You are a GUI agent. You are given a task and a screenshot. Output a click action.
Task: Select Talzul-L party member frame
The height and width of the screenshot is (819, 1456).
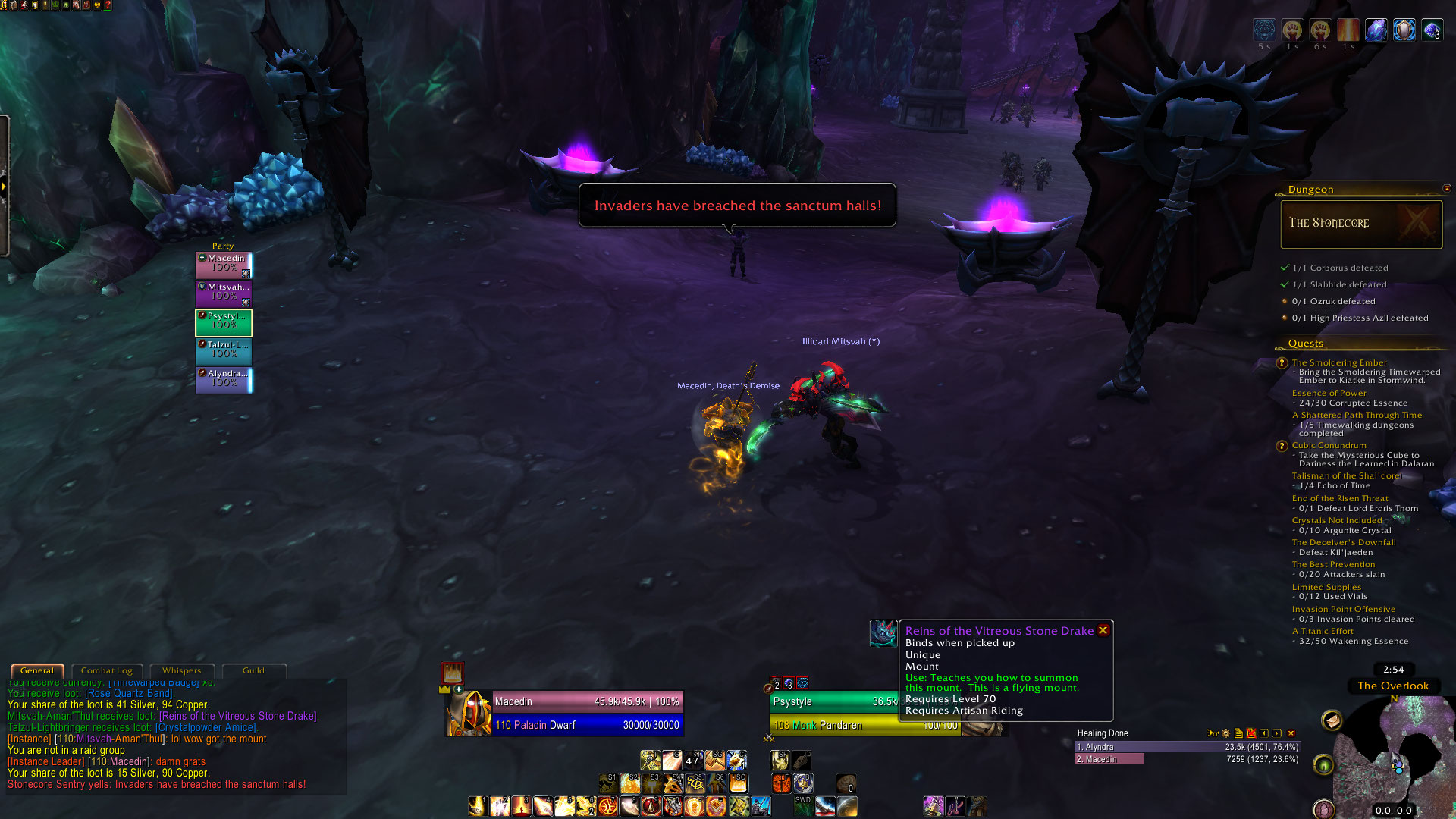[224, 350]
